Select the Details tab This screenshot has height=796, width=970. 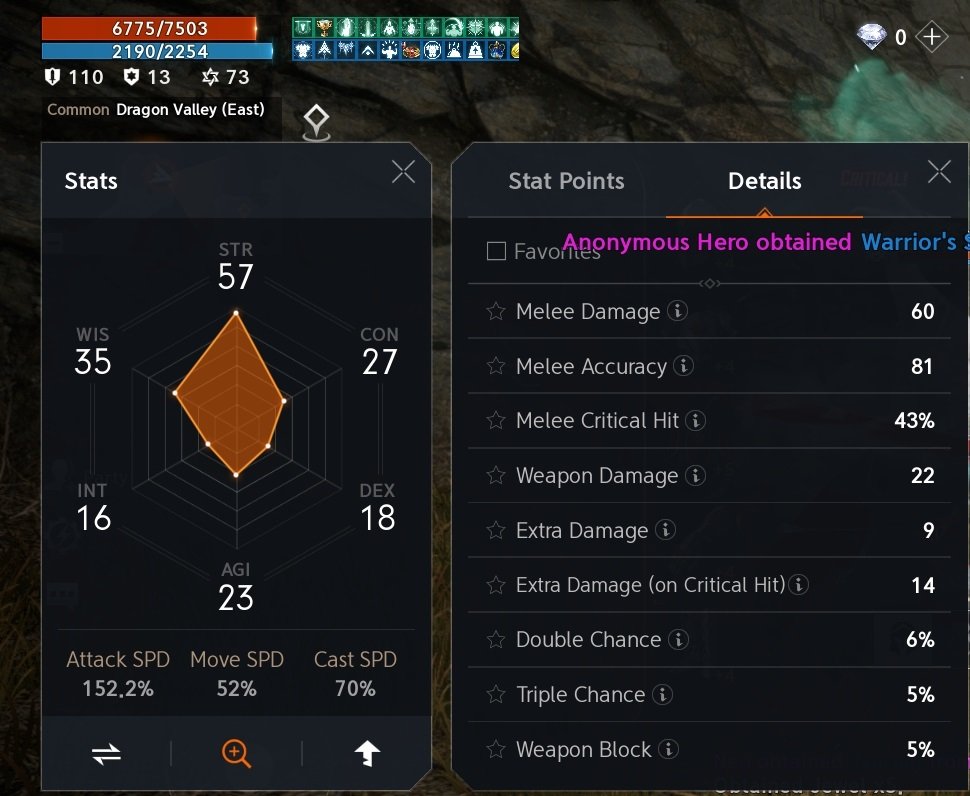point(764,181)
